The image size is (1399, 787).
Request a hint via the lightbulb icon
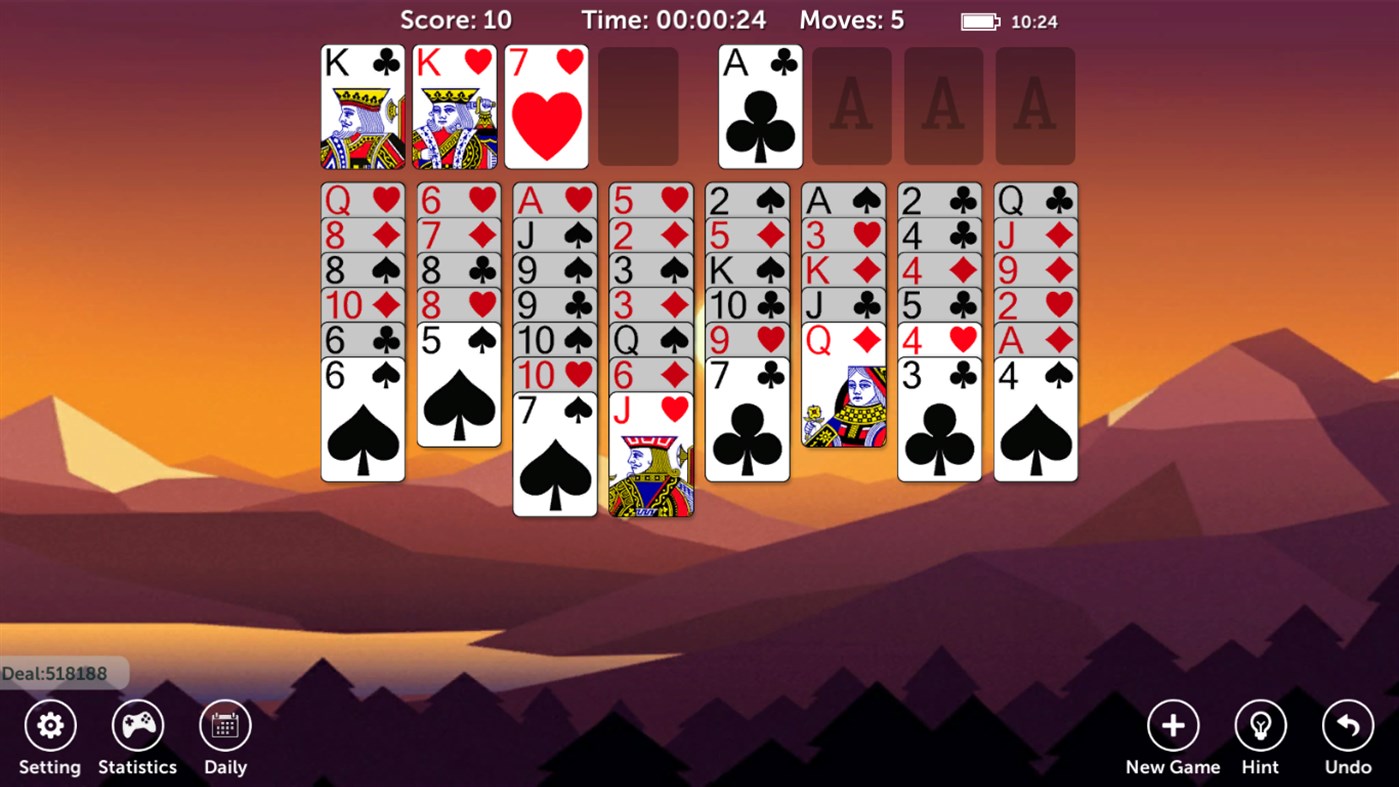tap(1259, 723)
